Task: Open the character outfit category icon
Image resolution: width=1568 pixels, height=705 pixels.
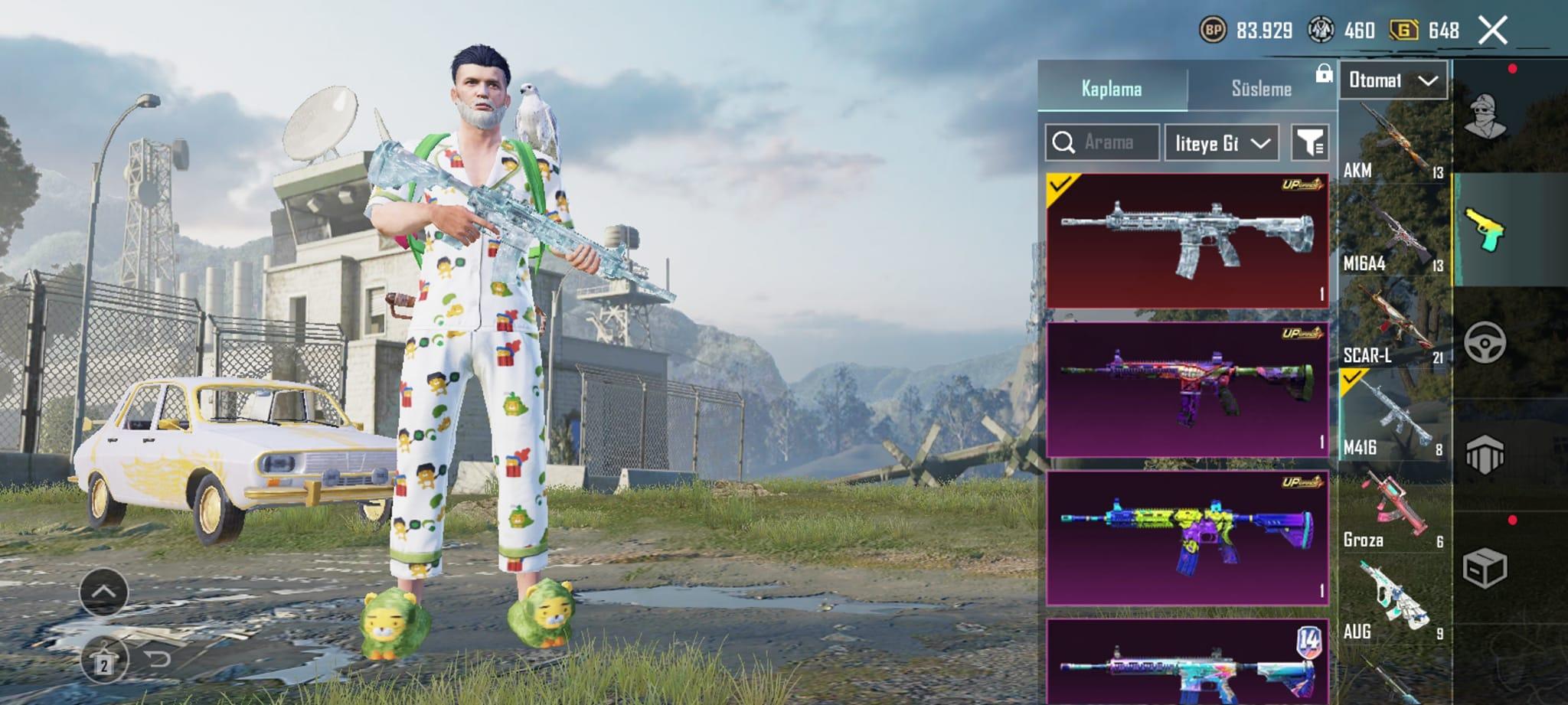Action: click(x=1485, y=116)
